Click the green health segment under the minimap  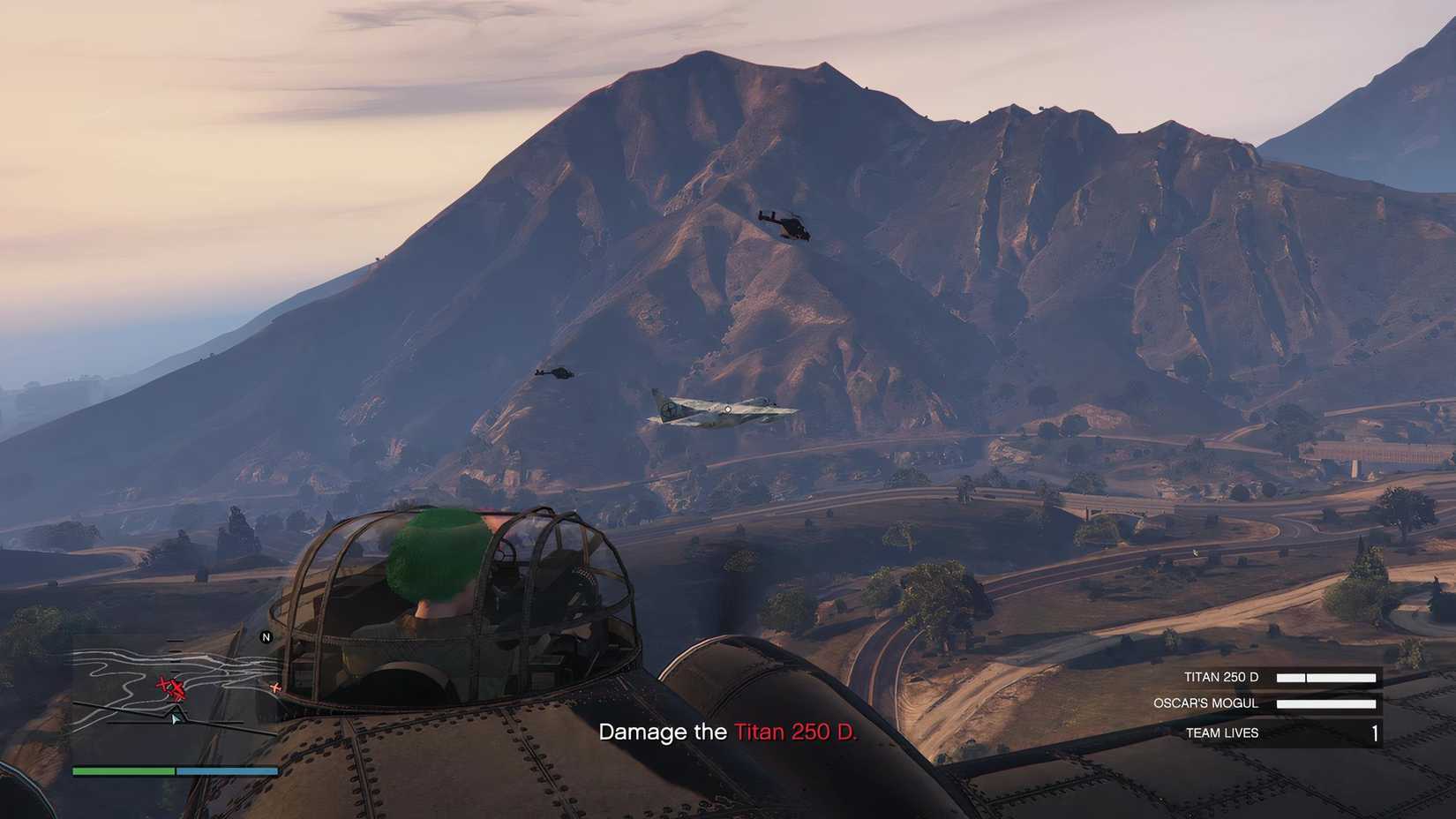click(x=123, y=770)
